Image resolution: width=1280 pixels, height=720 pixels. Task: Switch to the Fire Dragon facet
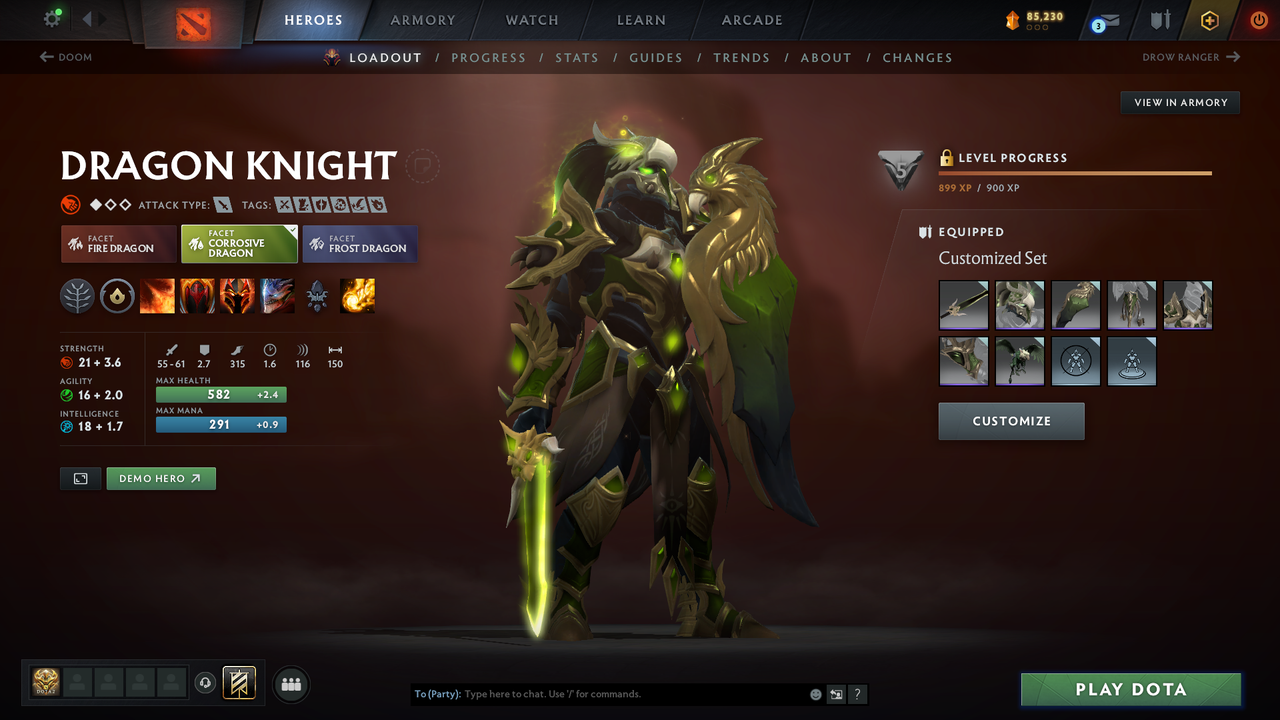[x=118, y=243]
